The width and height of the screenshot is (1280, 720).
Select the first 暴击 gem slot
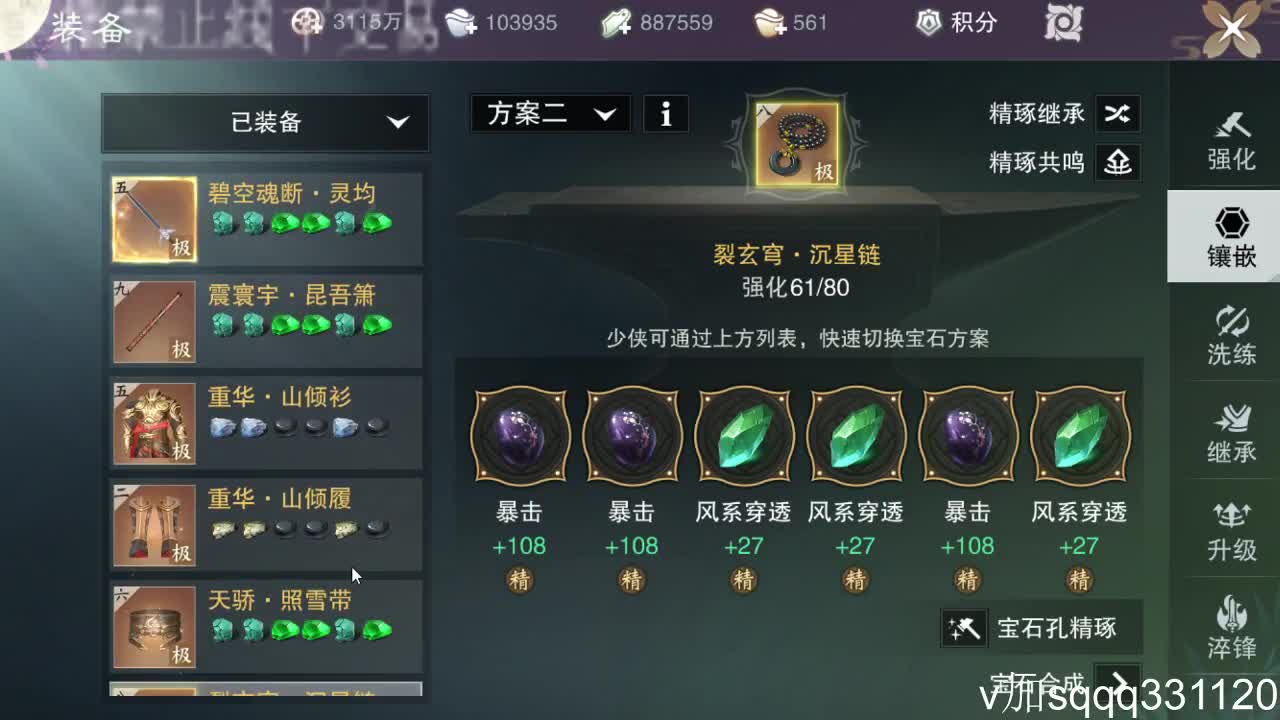519,435
